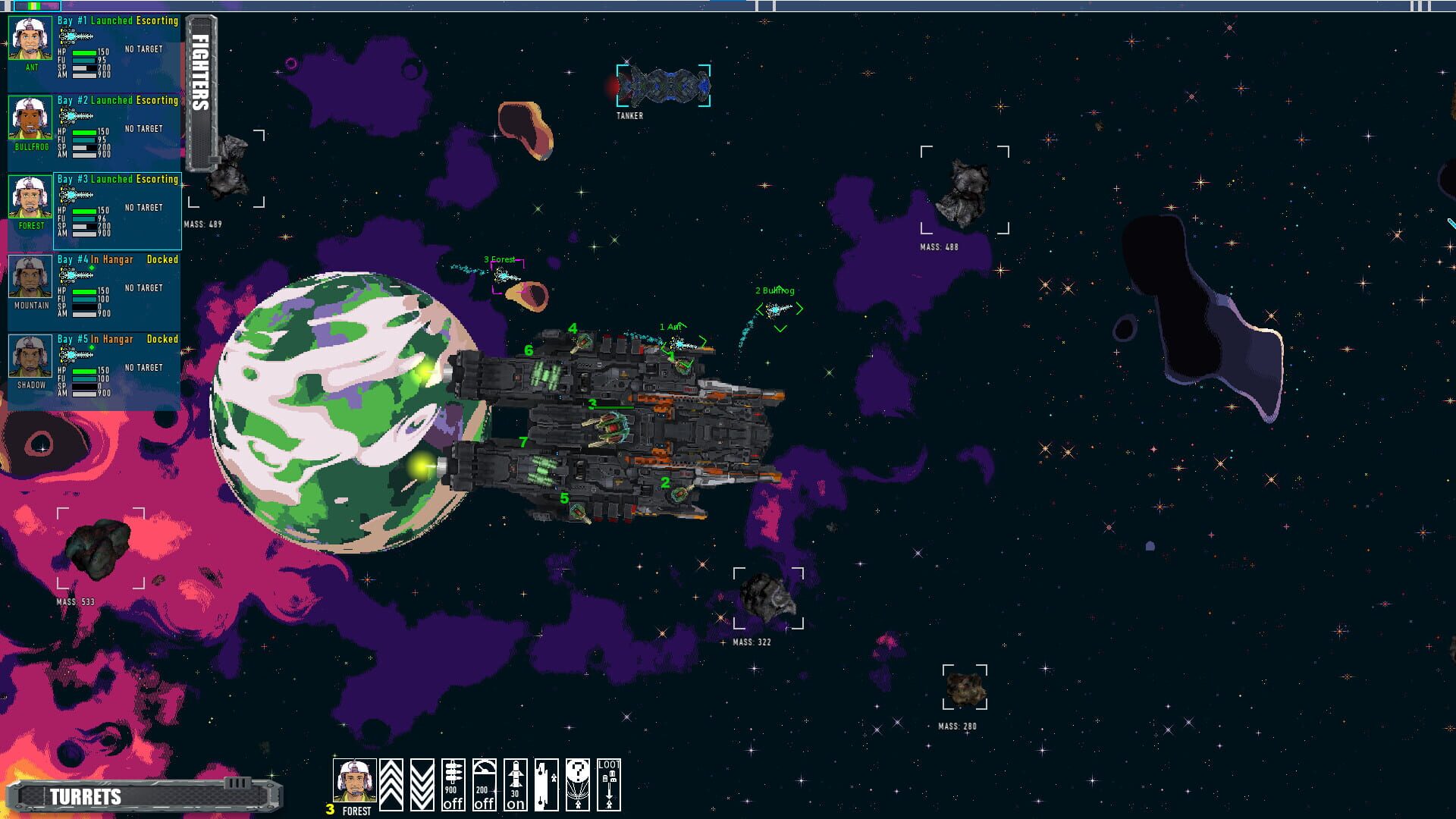This screenshot has width=1456, height=819.
Task: Click the question mark scan order icon
Action: [579, 781]
